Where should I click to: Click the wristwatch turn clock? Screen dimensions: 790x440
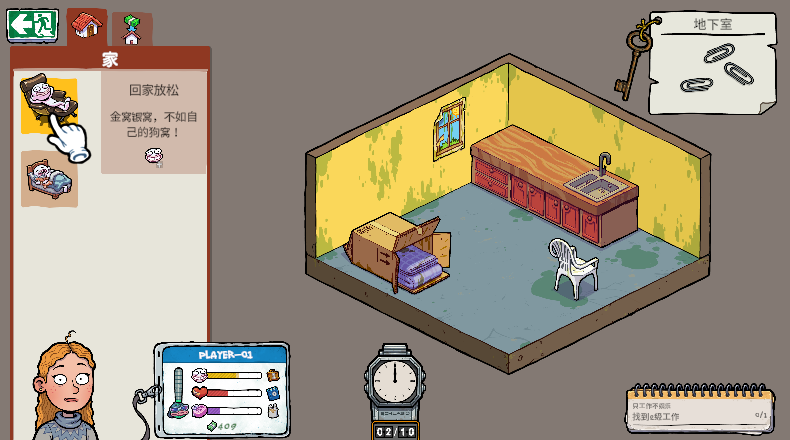(395, 383)
